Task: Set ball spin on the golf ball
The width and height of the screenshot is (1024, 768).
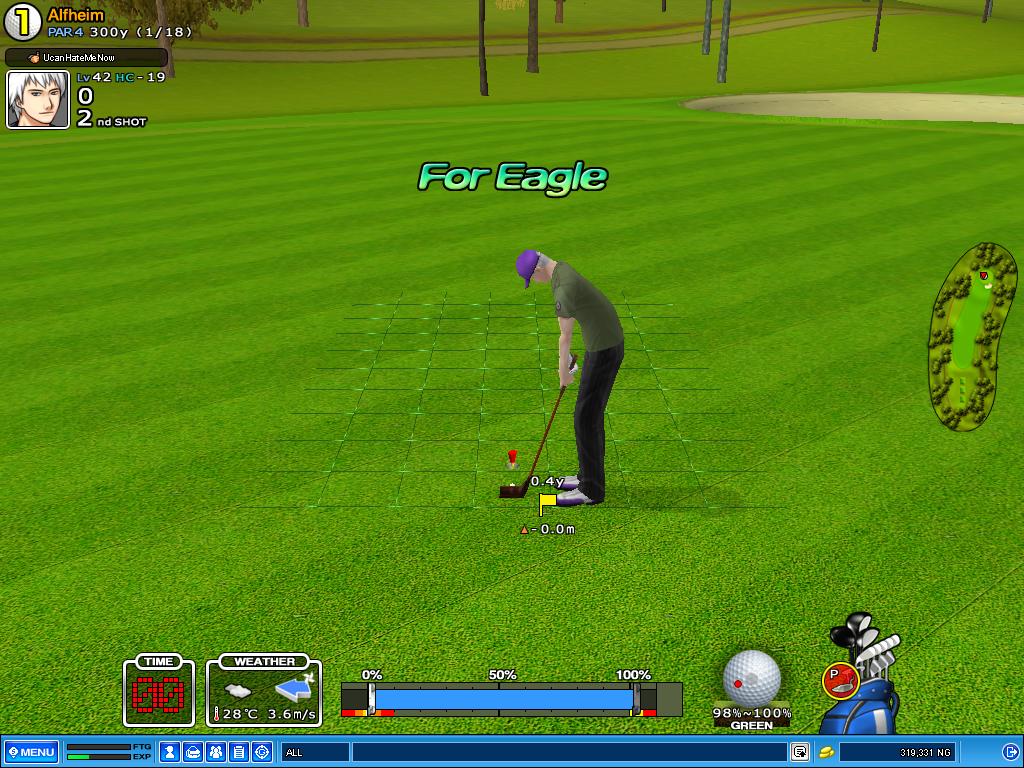Action: coord(751,676)
